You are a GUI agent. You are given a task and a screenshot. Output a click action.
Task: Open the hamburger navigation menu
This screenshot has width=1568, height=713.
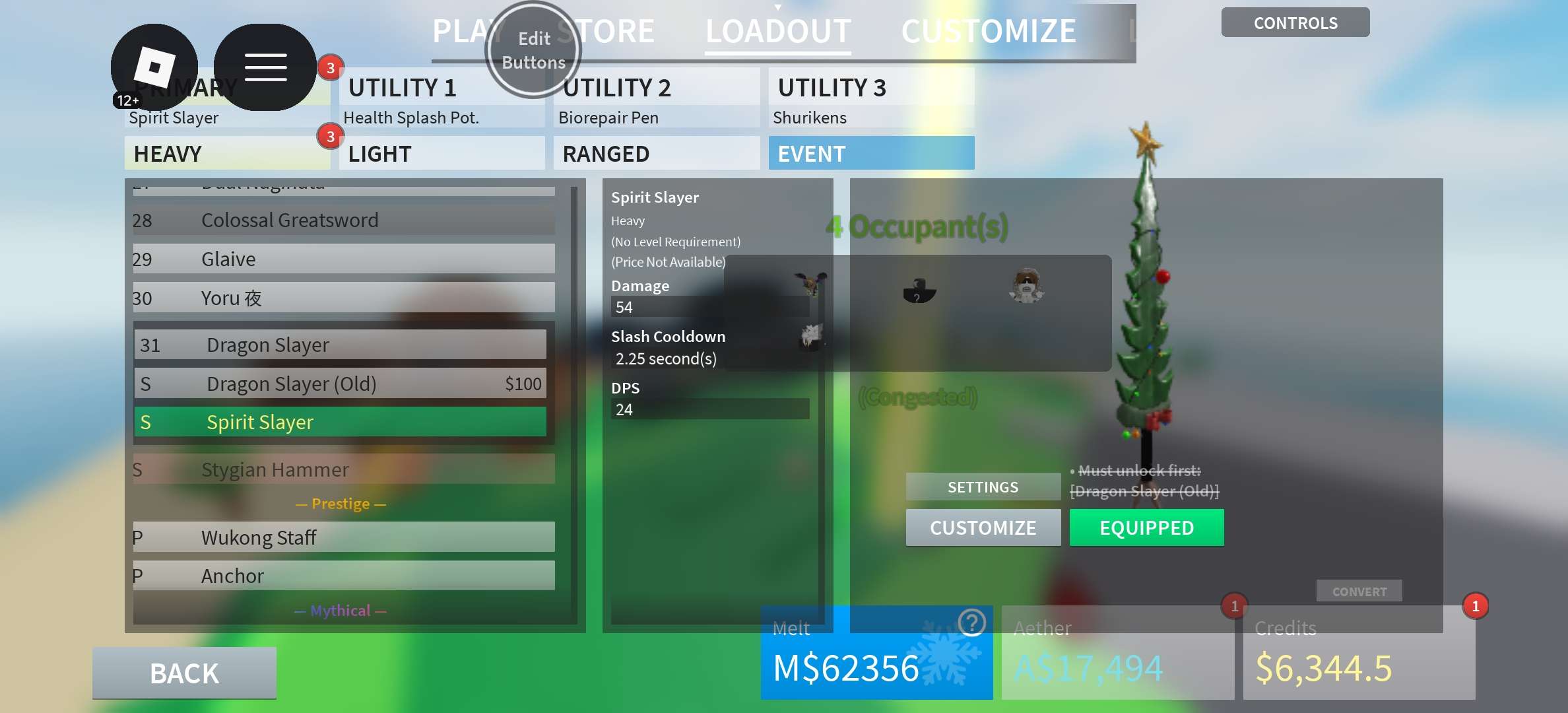266,66
